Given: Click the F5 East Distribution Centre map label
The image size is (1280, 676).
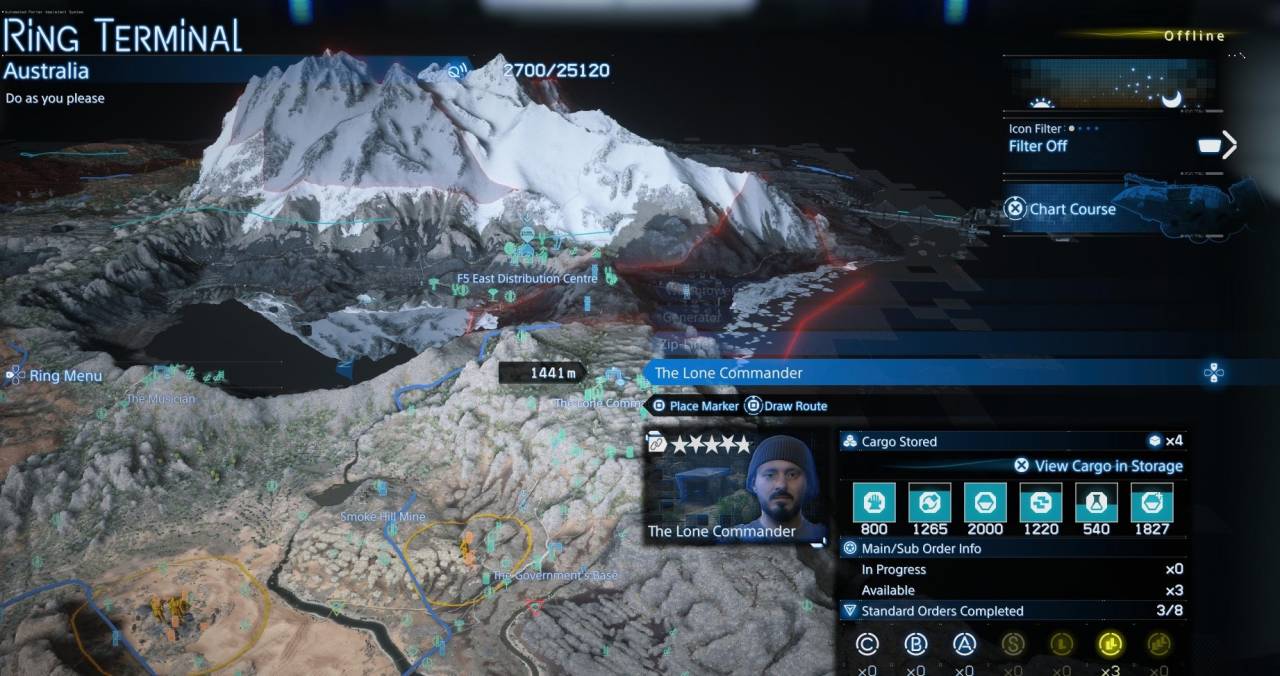Looking at the screenshot, I should 526,279.
